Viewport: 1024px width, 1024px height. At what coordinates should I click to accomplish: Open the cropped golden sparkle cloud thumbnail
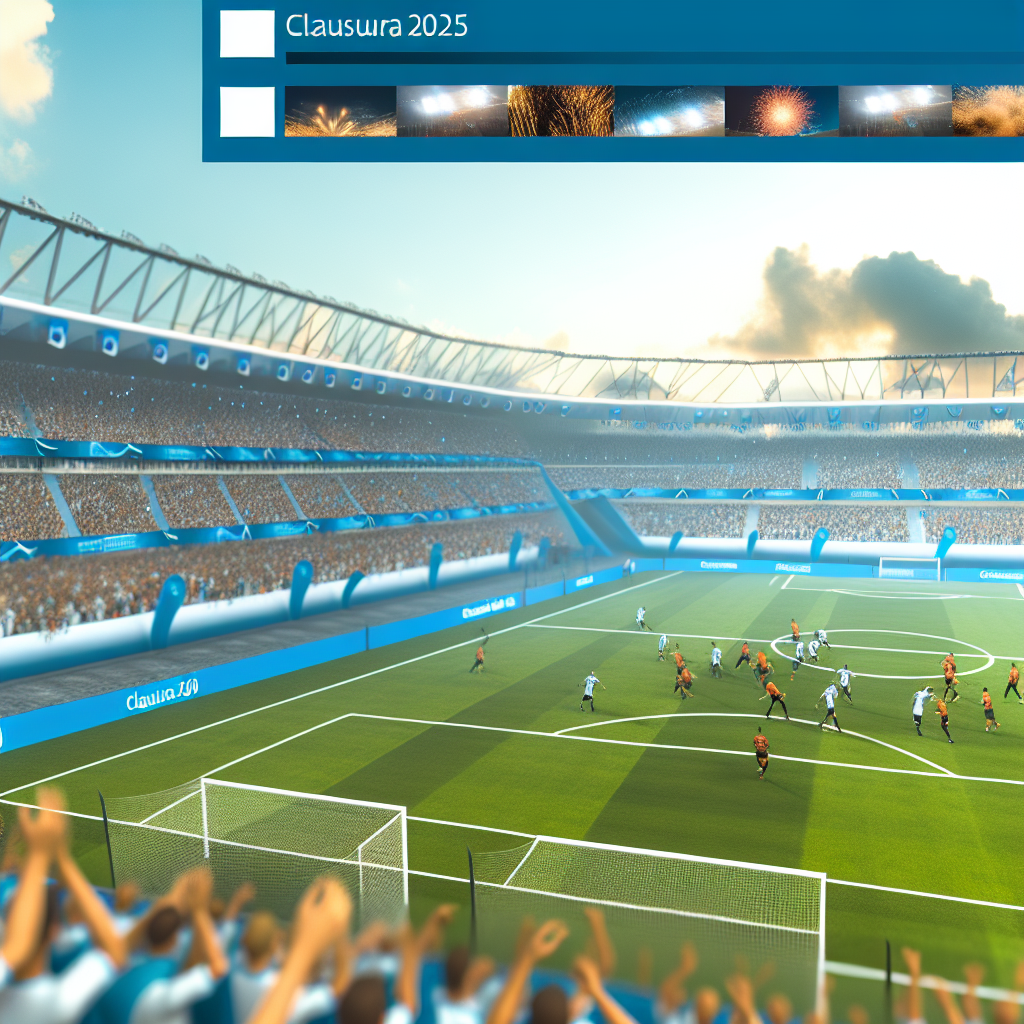coord(988,111)
